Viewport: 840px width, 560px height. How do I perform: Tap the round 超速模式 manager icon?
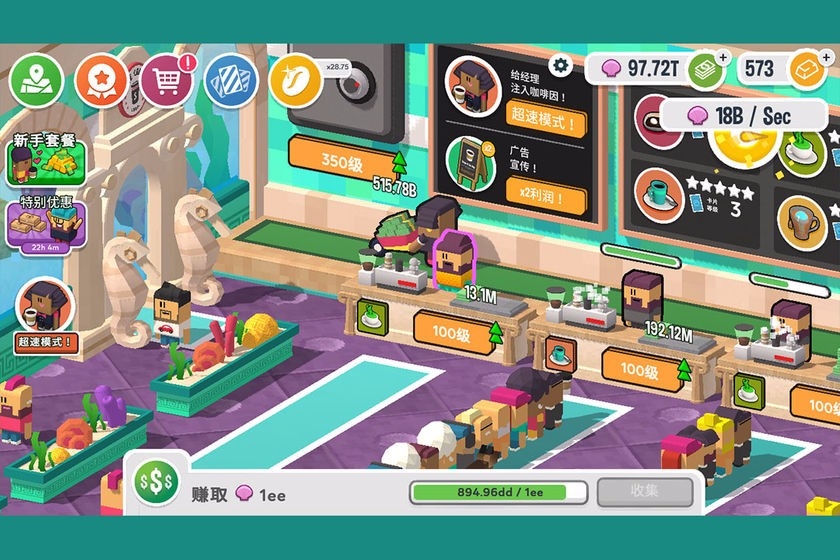[x=44, y=308]
